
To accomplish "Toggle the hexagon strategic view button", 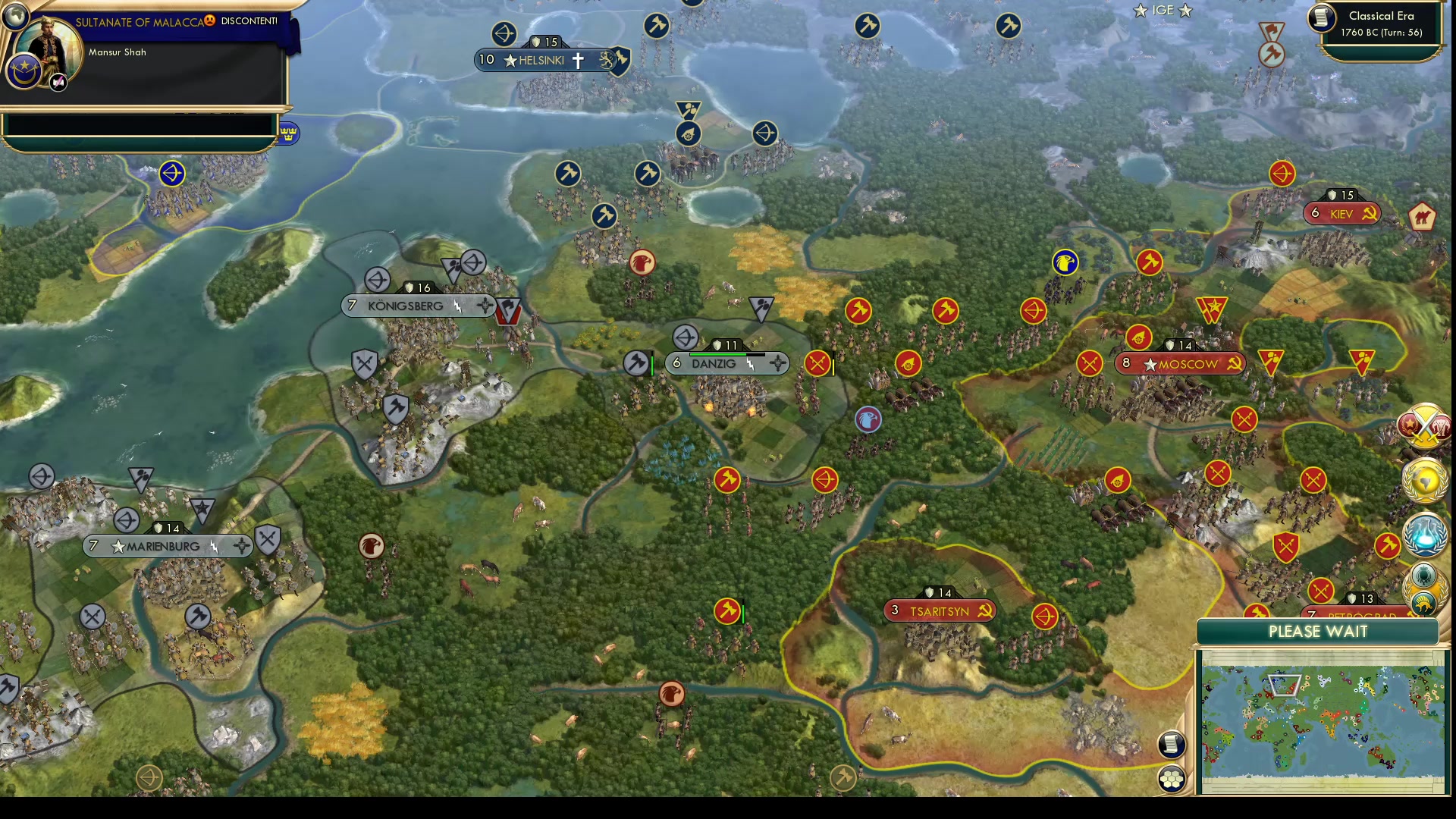I will 1172,777.
